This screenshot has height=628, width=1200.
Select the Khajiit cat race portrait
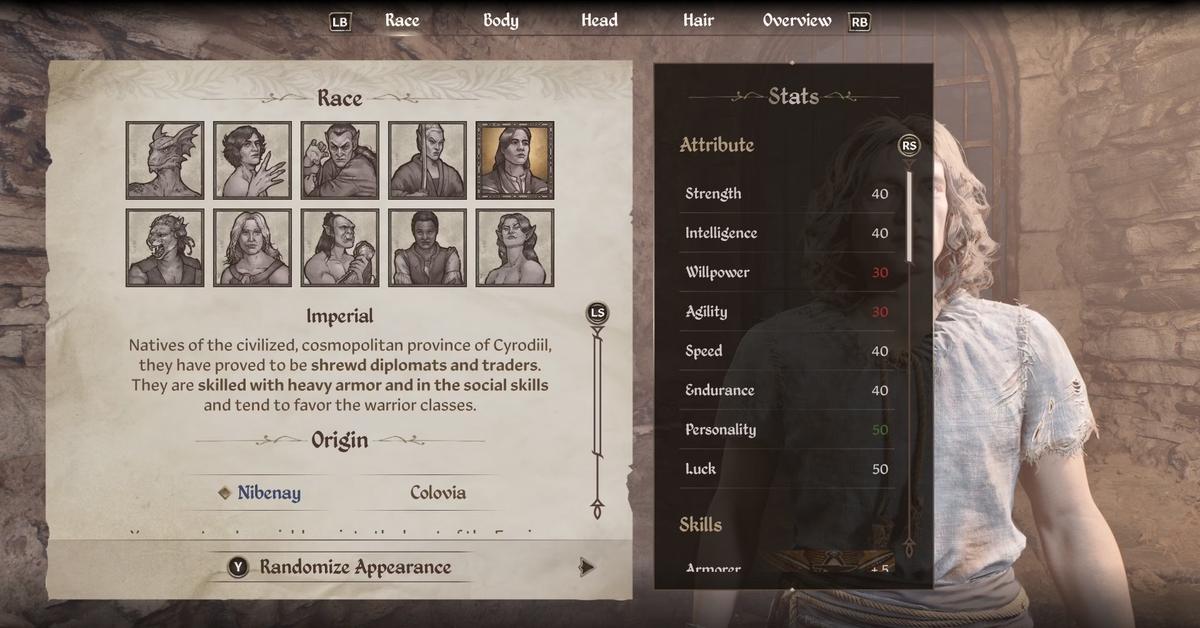coord(165,247)
